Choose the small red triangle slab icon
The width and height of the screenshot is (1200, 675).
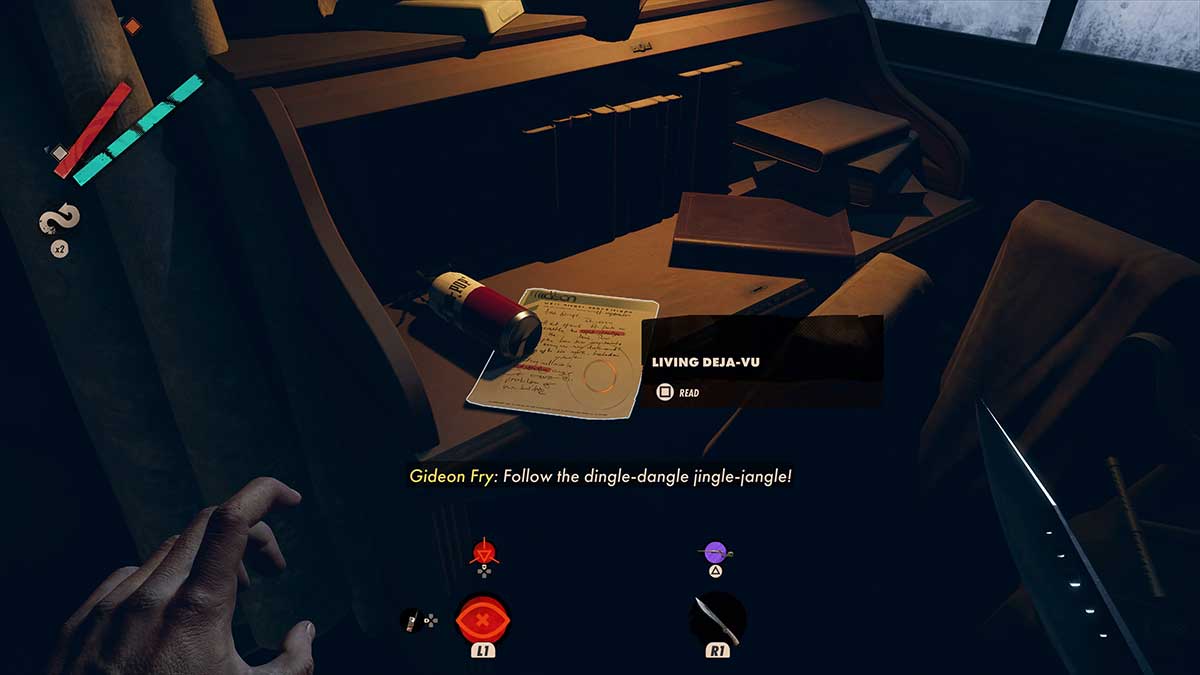pyautogui.click(x=483, y=551)
